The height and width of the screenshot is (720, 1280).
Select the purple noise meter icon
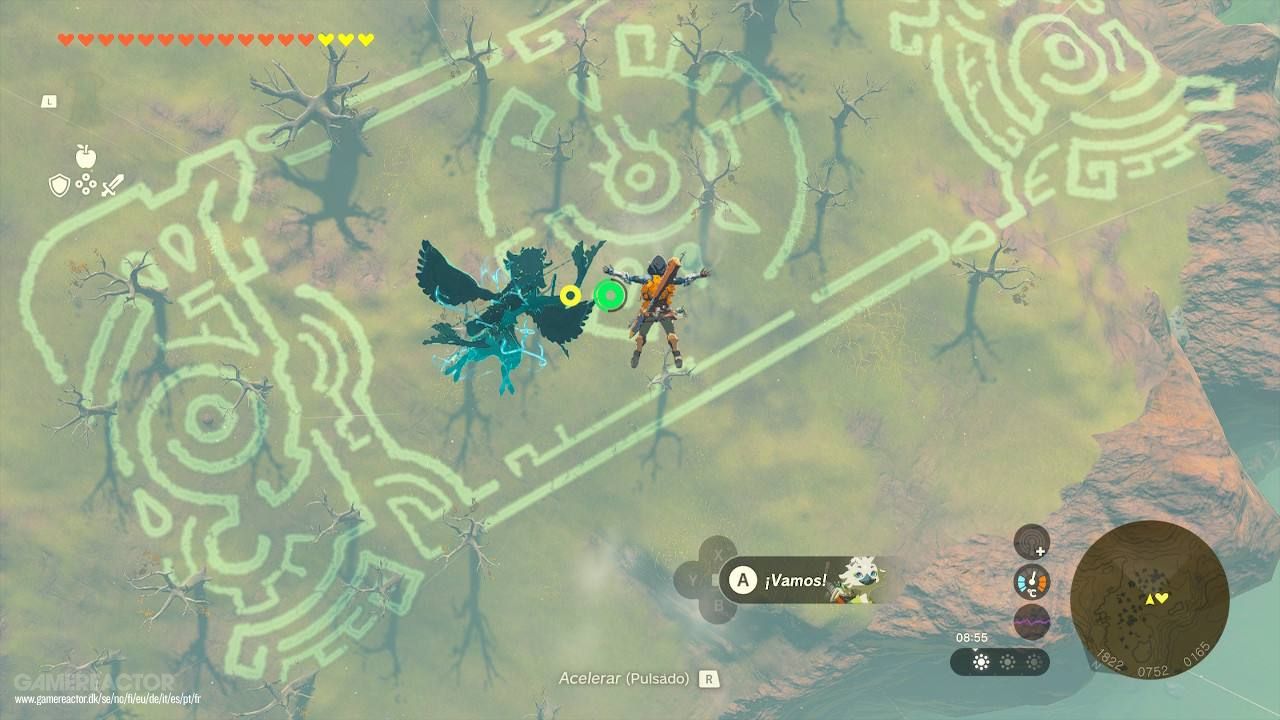[1032, 620]
